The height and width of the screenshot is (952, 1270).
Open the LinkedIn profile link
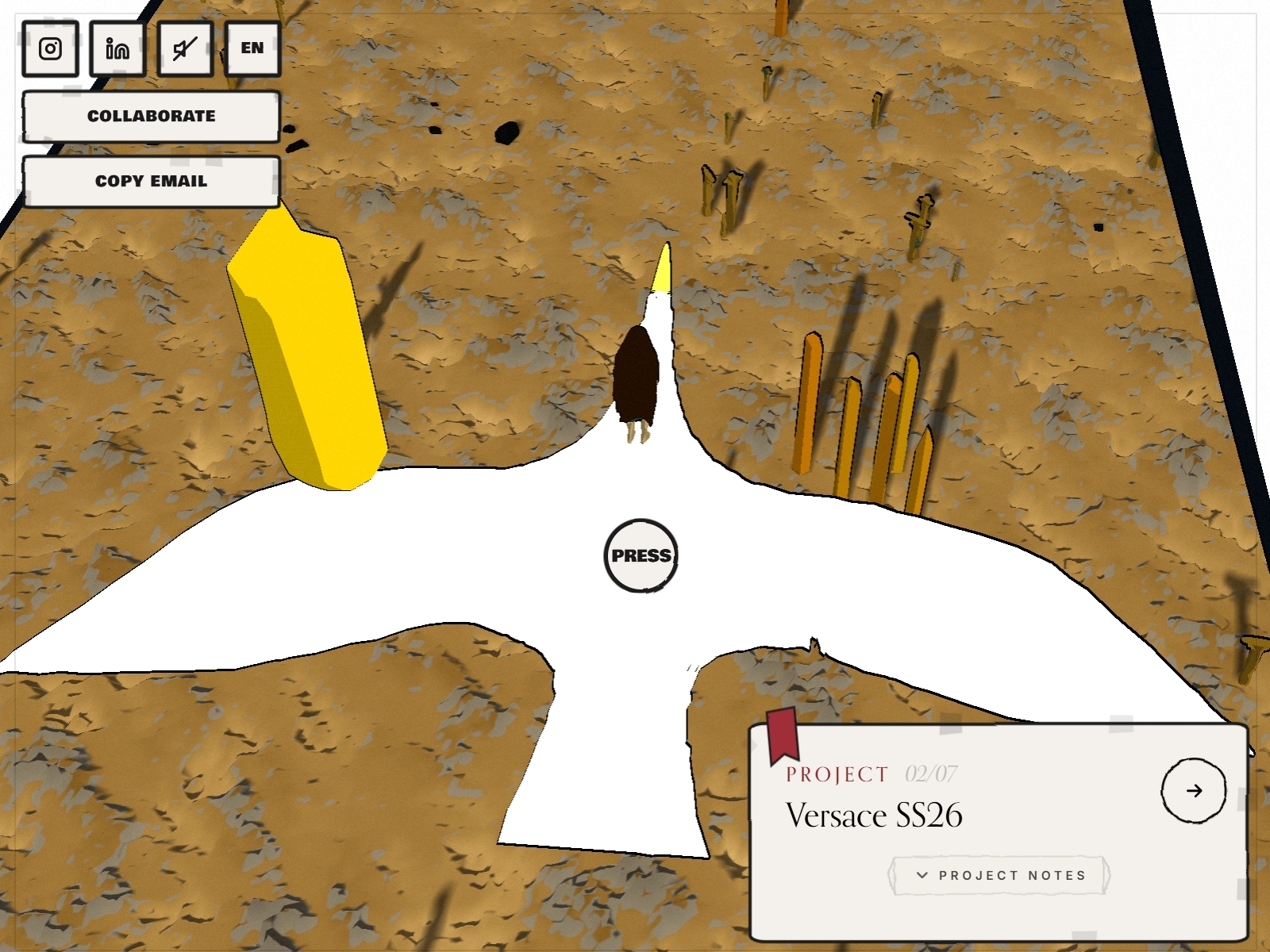(117, 49)
